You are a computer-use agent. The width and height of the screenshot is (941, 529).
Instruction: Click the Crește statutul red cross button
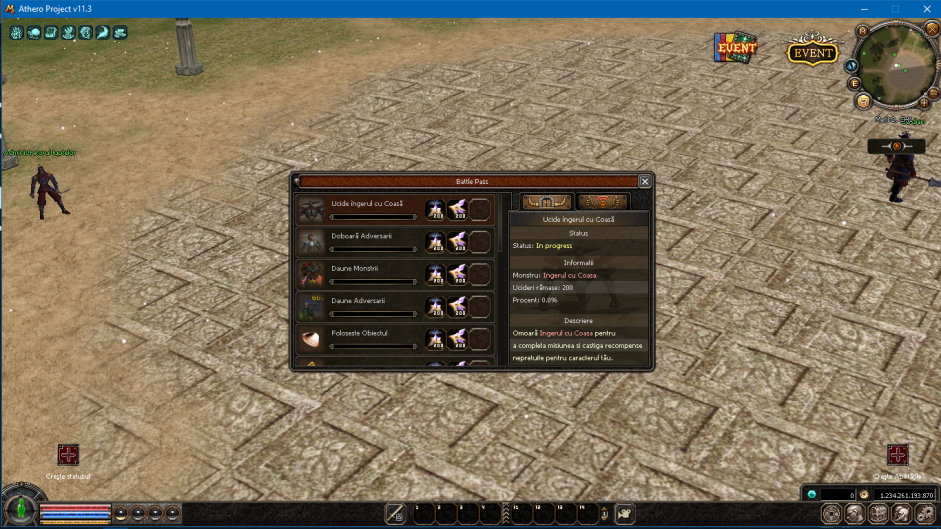tap(68, 455)
